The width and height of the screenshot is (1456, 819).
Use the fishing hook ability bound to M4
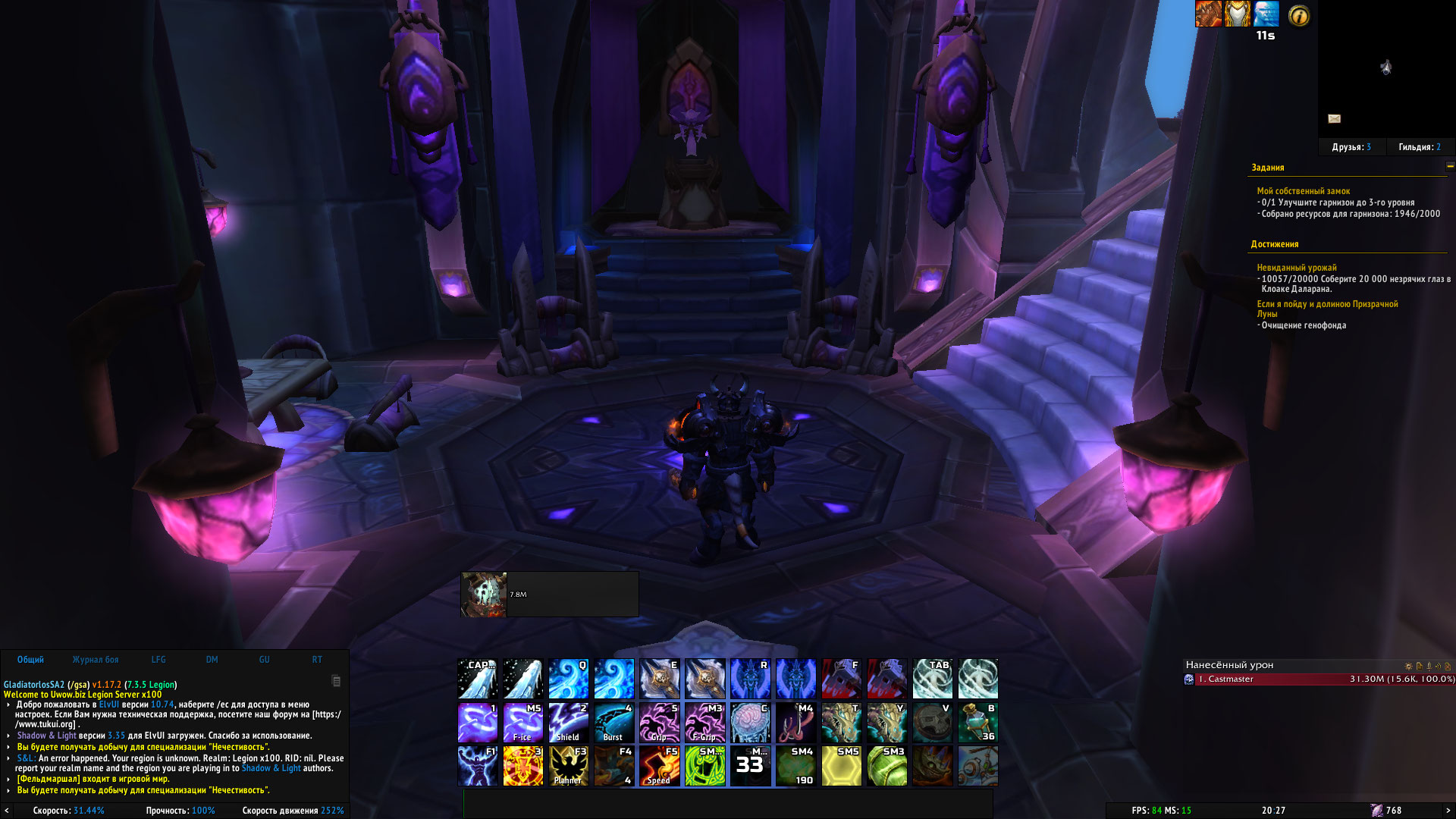click(795, 723)
